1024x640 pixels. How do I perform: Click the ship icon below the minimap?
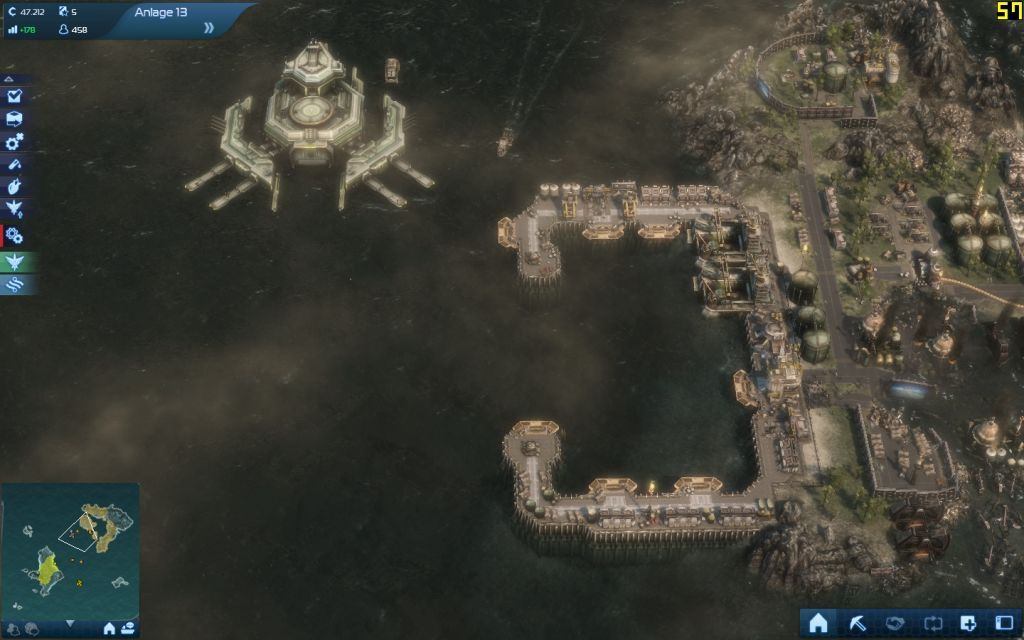point(128,628)
